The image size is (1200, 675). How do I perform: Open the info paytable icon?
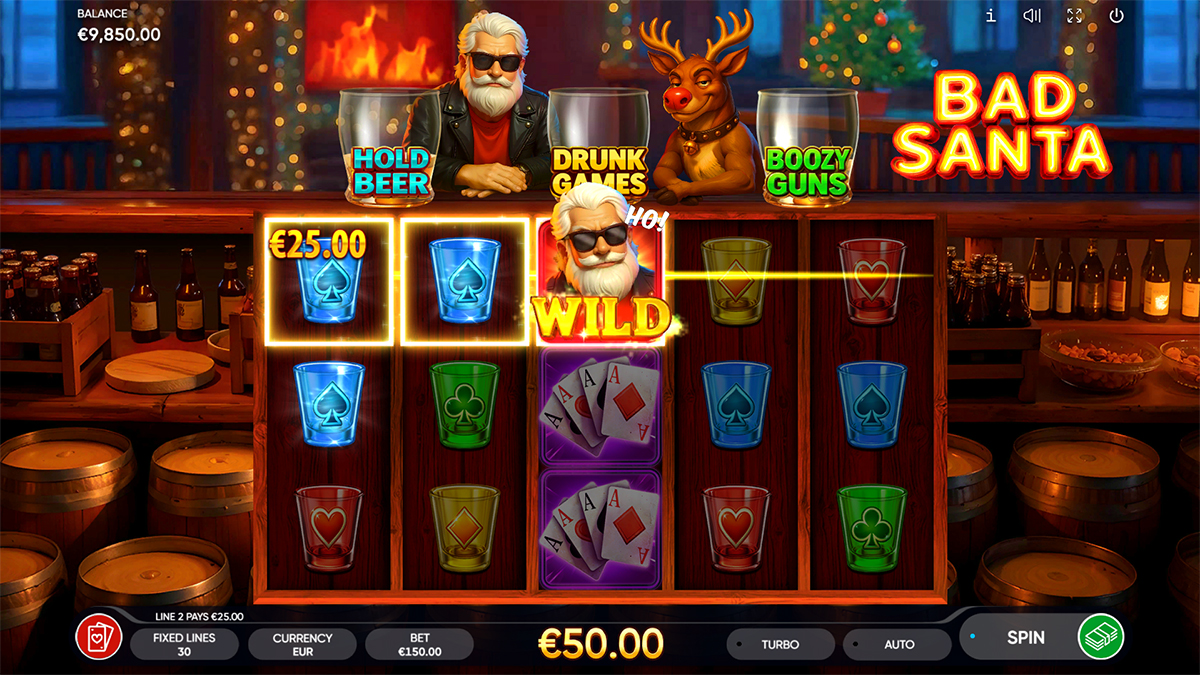point(991,16)
